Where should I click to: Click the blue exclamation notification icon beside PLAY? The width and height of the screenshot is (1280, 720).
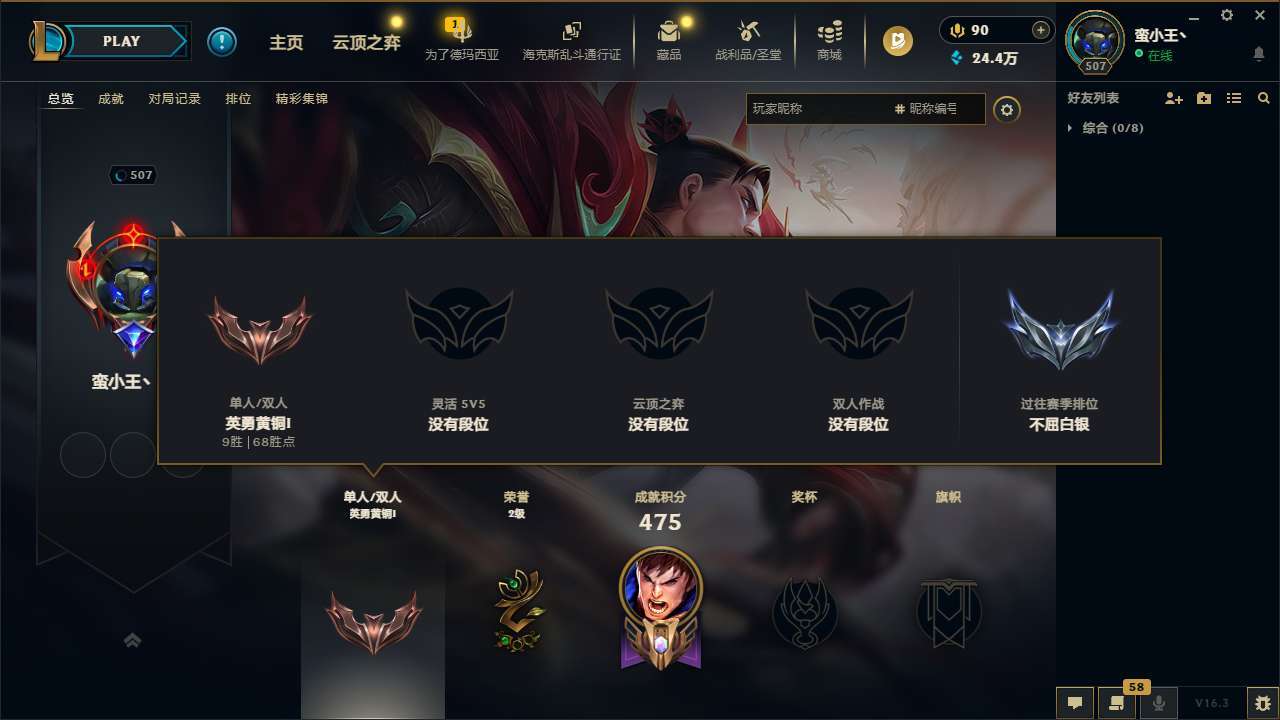point(222,41)
